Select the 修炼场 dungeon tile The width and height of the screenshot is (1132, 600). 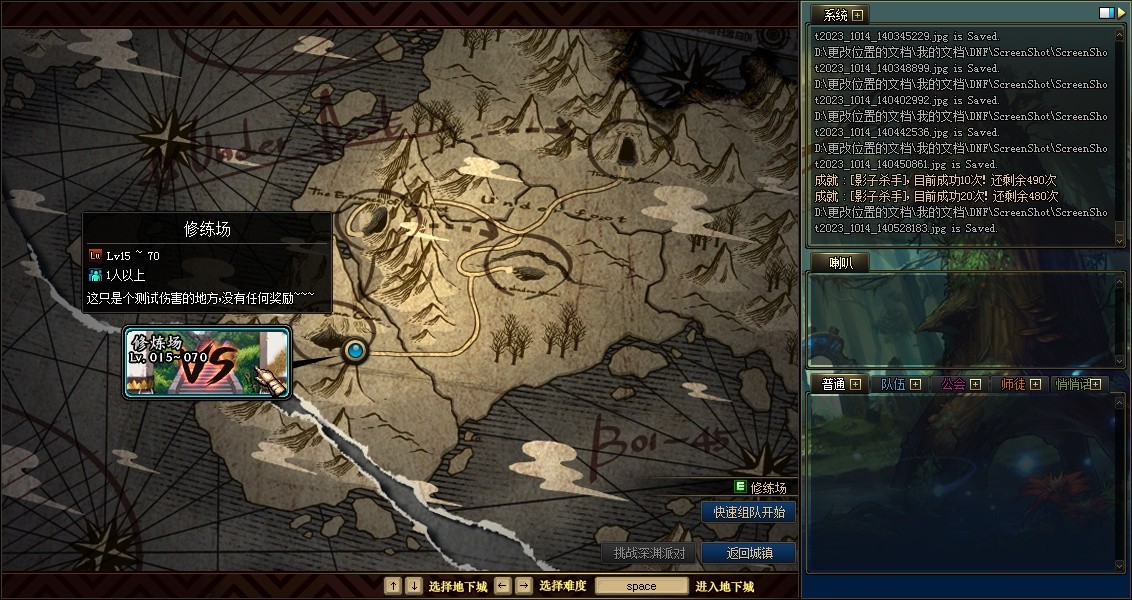[x=207, y=362]
